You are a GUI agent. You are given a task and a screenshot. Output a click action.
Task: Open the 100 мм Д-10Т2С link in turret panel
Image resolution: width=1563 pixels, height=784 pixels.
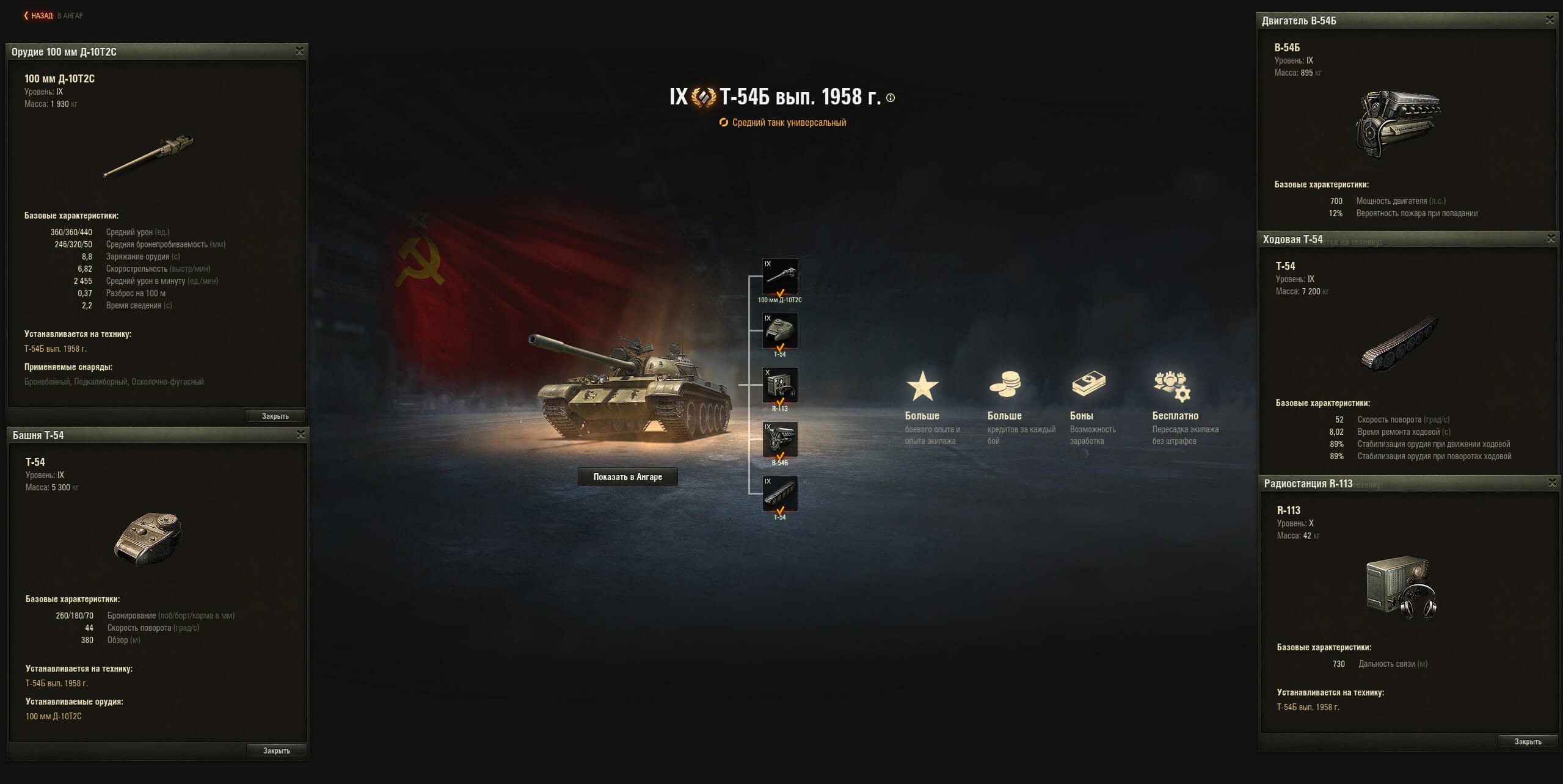click(54, 717)
